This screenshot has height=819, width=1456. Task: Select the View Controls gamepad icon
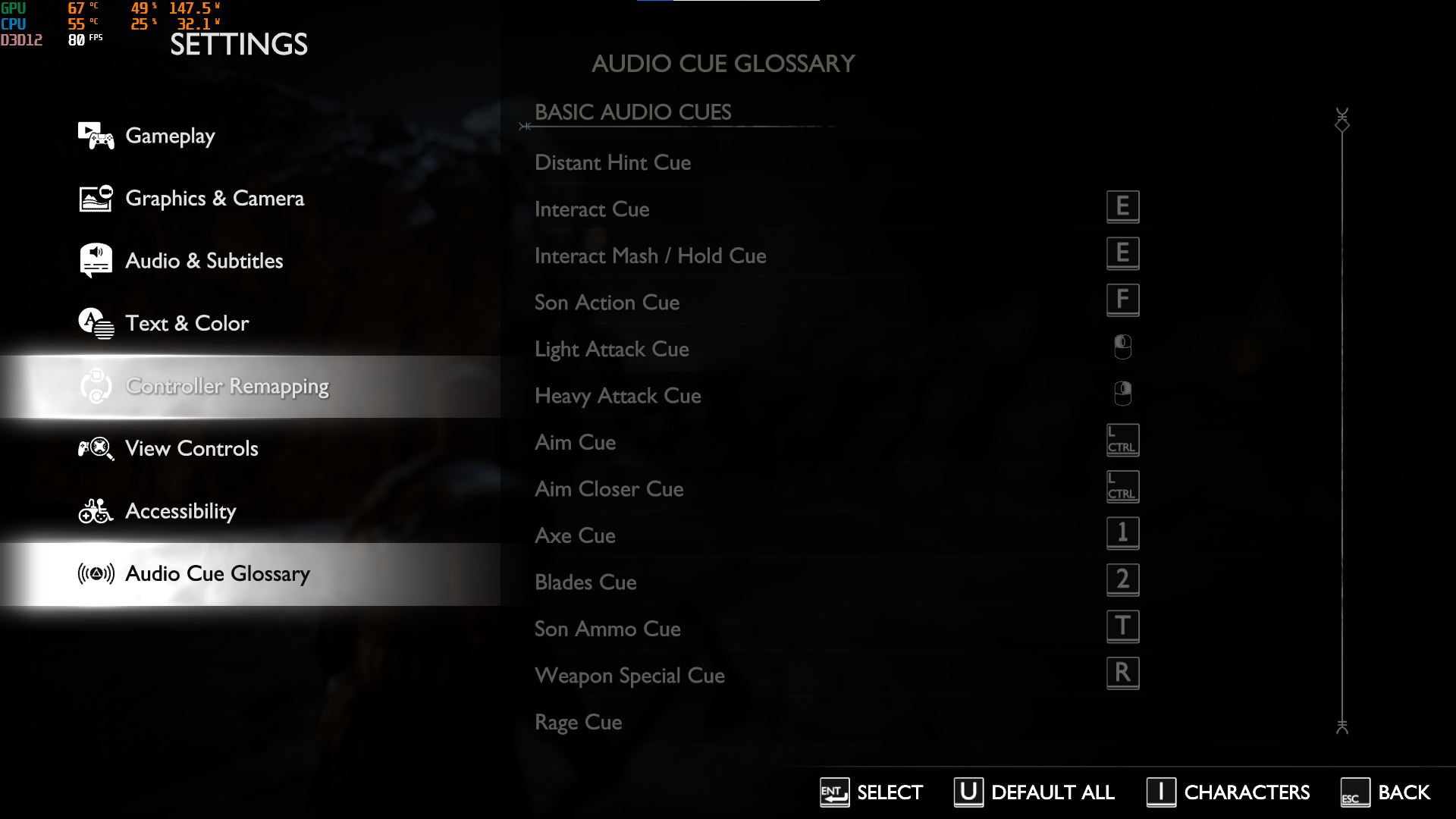[x=96, y=448]
